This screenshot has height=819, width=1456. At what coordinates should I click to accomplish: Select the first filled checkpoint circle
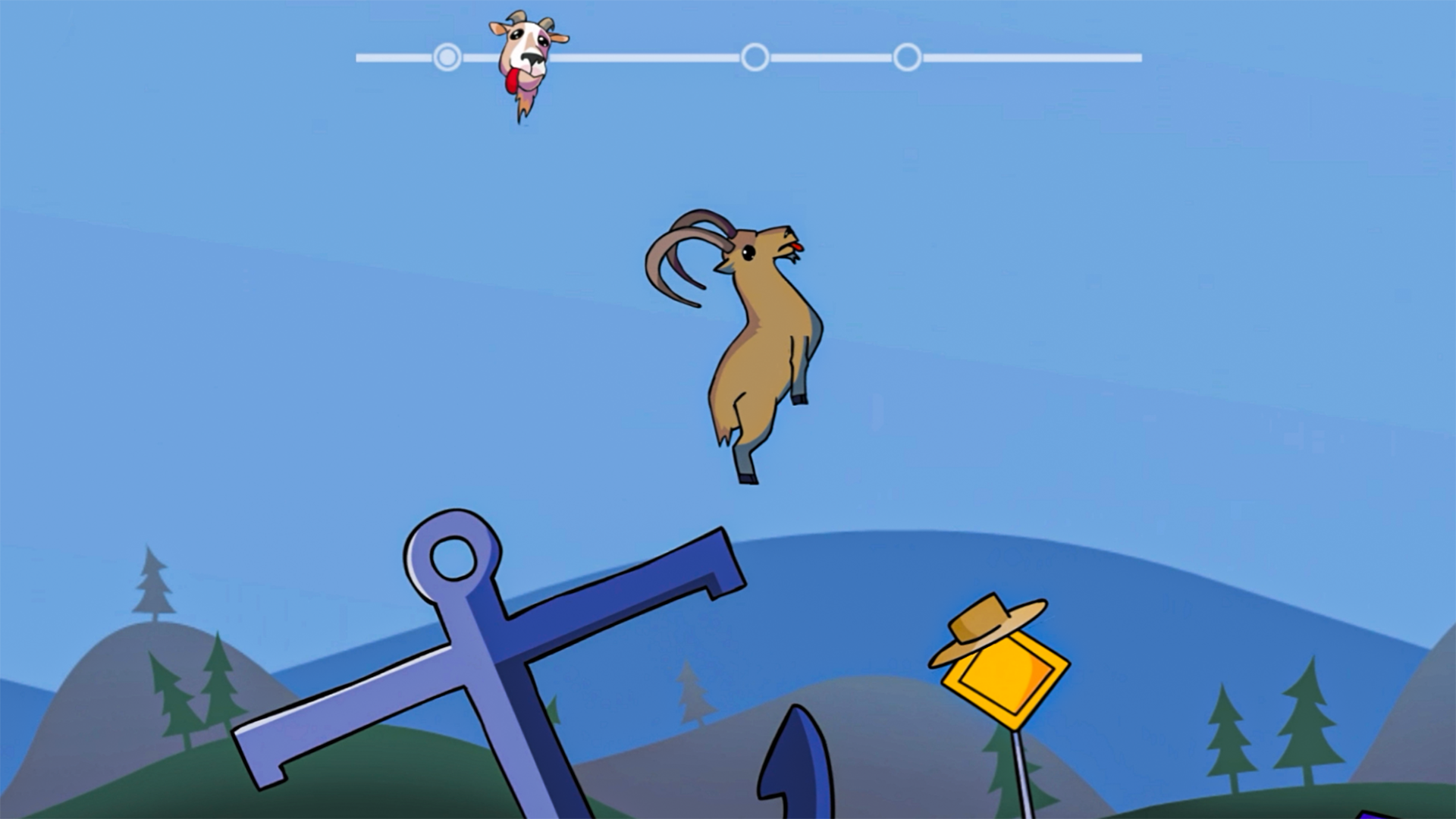(x=447, y=55)
